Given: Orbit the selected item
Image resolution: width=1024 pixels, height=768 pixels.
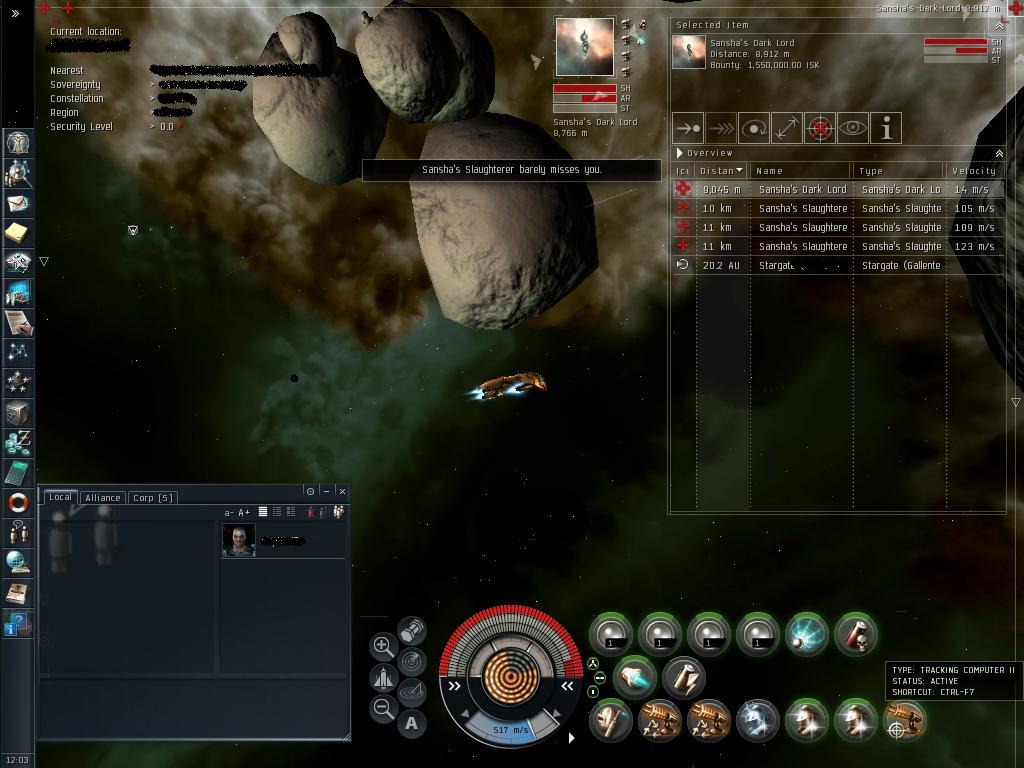Looking at the screenshot, I should (x=753, y=128).
